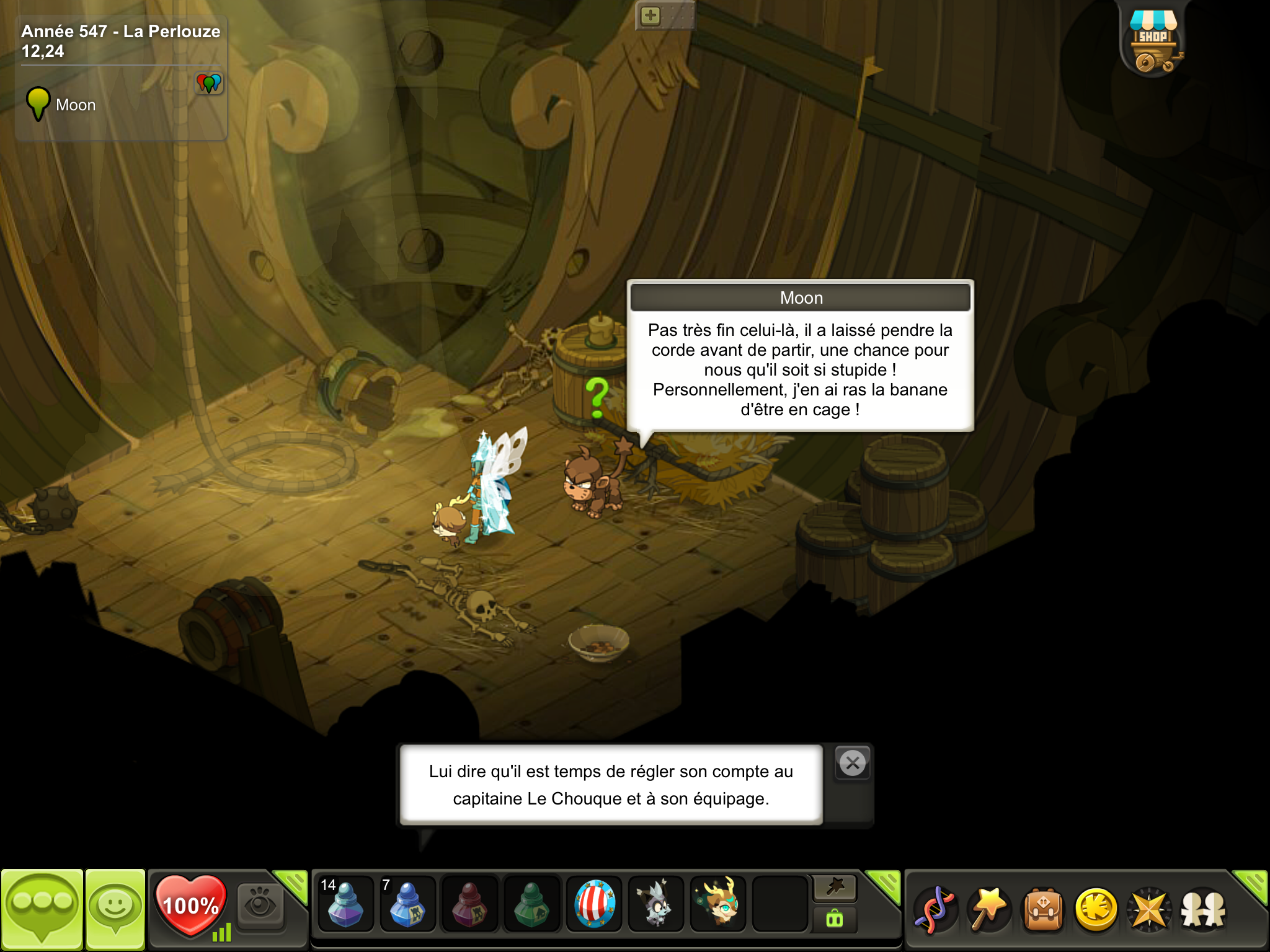Image resolution: width=1270 pixels, height=952 pixels.
Task: Switch hotbar to the spells wand tab
Action: pyautogui.click(x=835, y=888)
